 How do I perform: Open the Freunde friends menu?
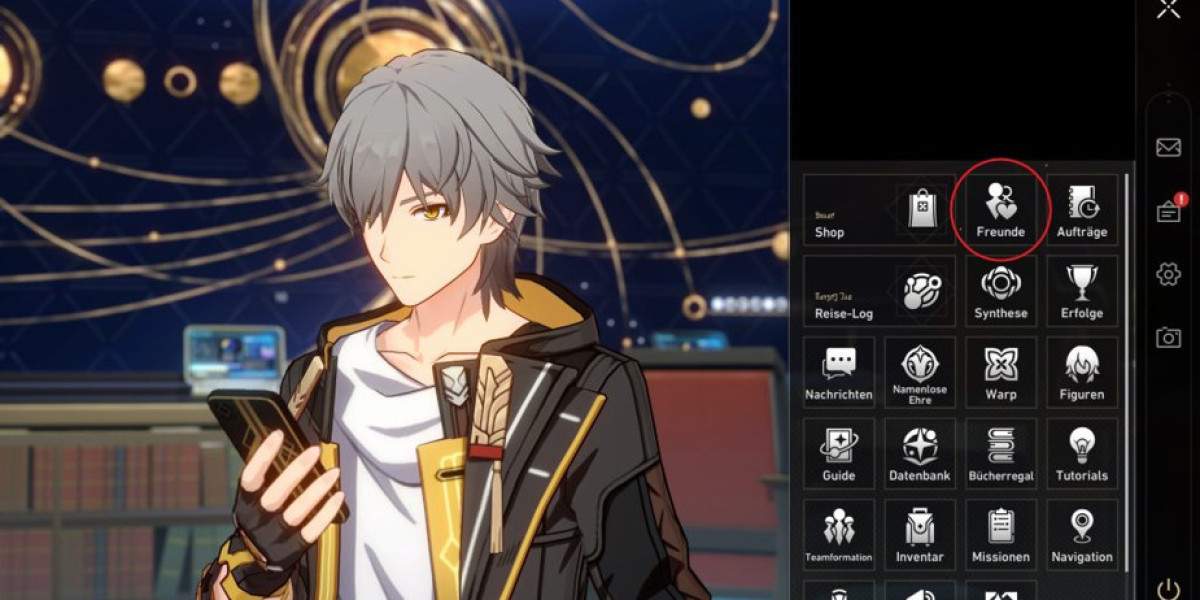pos(1001,210)
